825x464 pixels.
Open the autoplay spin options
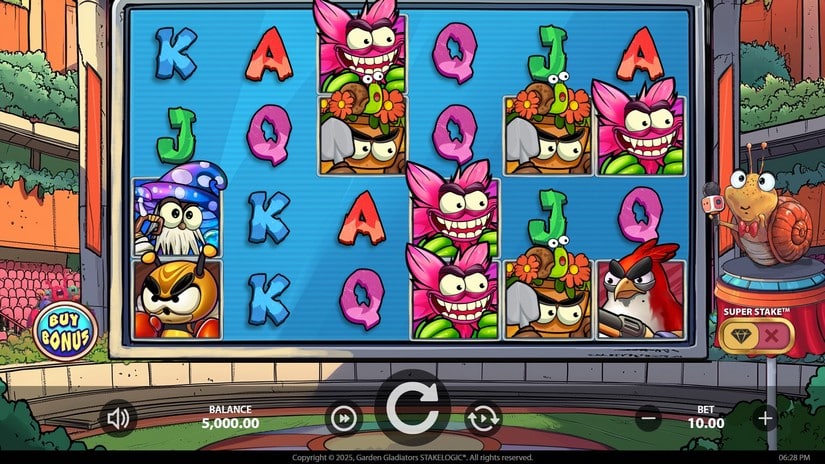[x=482, y=417]
